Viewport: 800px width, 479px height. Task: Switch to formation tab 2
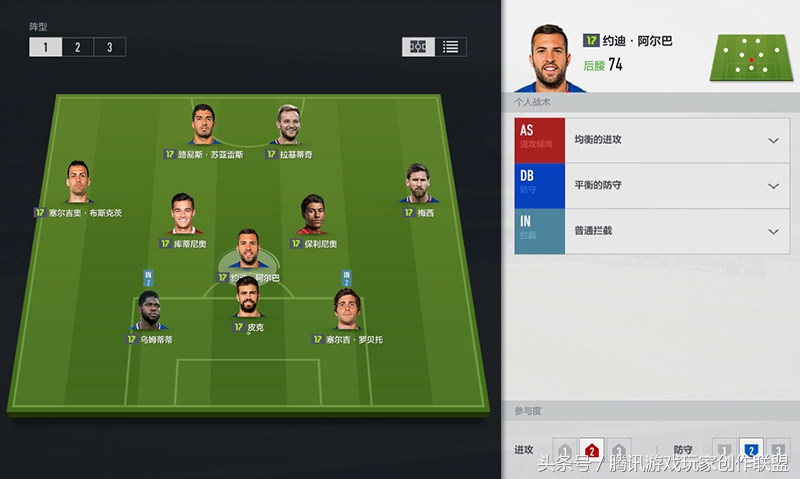tap(78, 47)
